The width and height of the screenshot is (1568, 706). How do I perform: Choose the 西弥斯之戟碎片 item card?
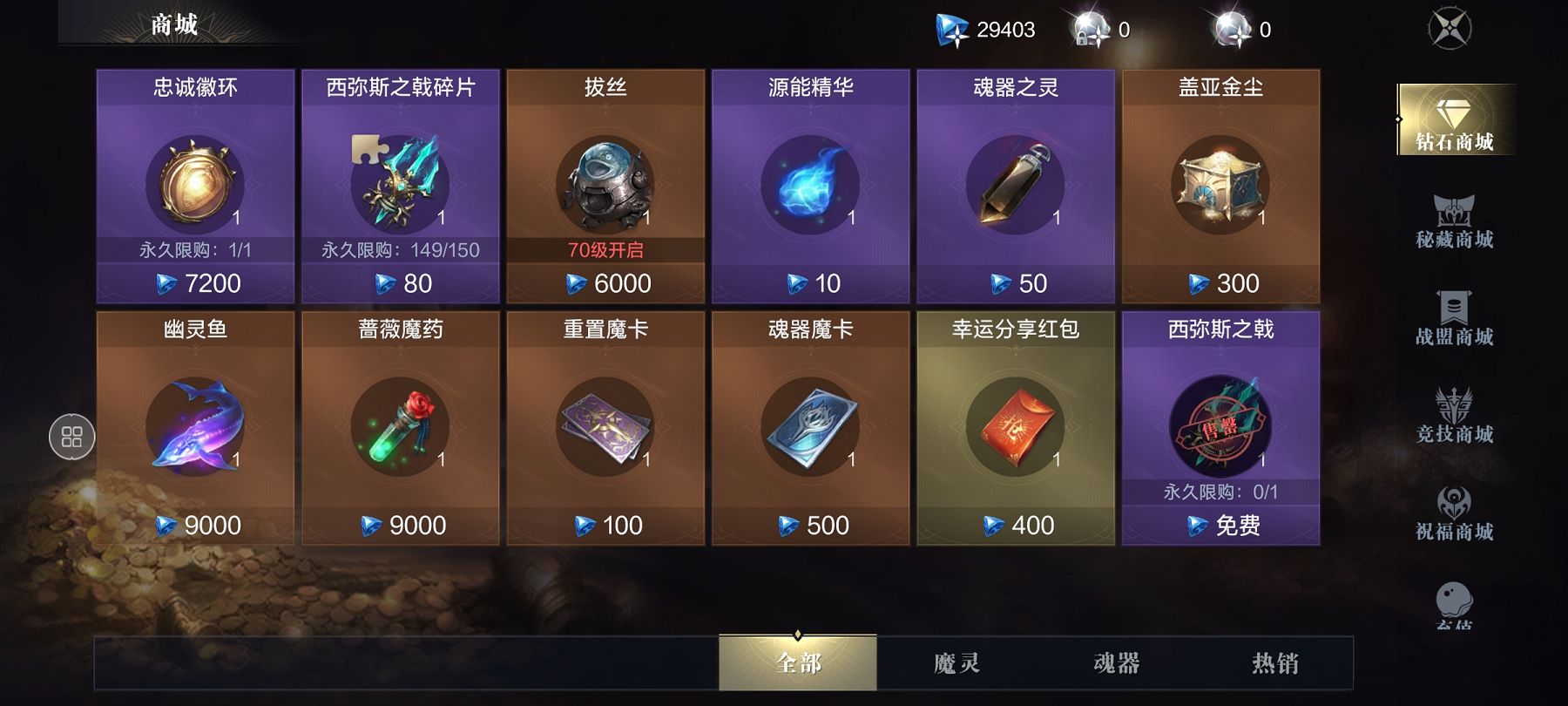401,187
